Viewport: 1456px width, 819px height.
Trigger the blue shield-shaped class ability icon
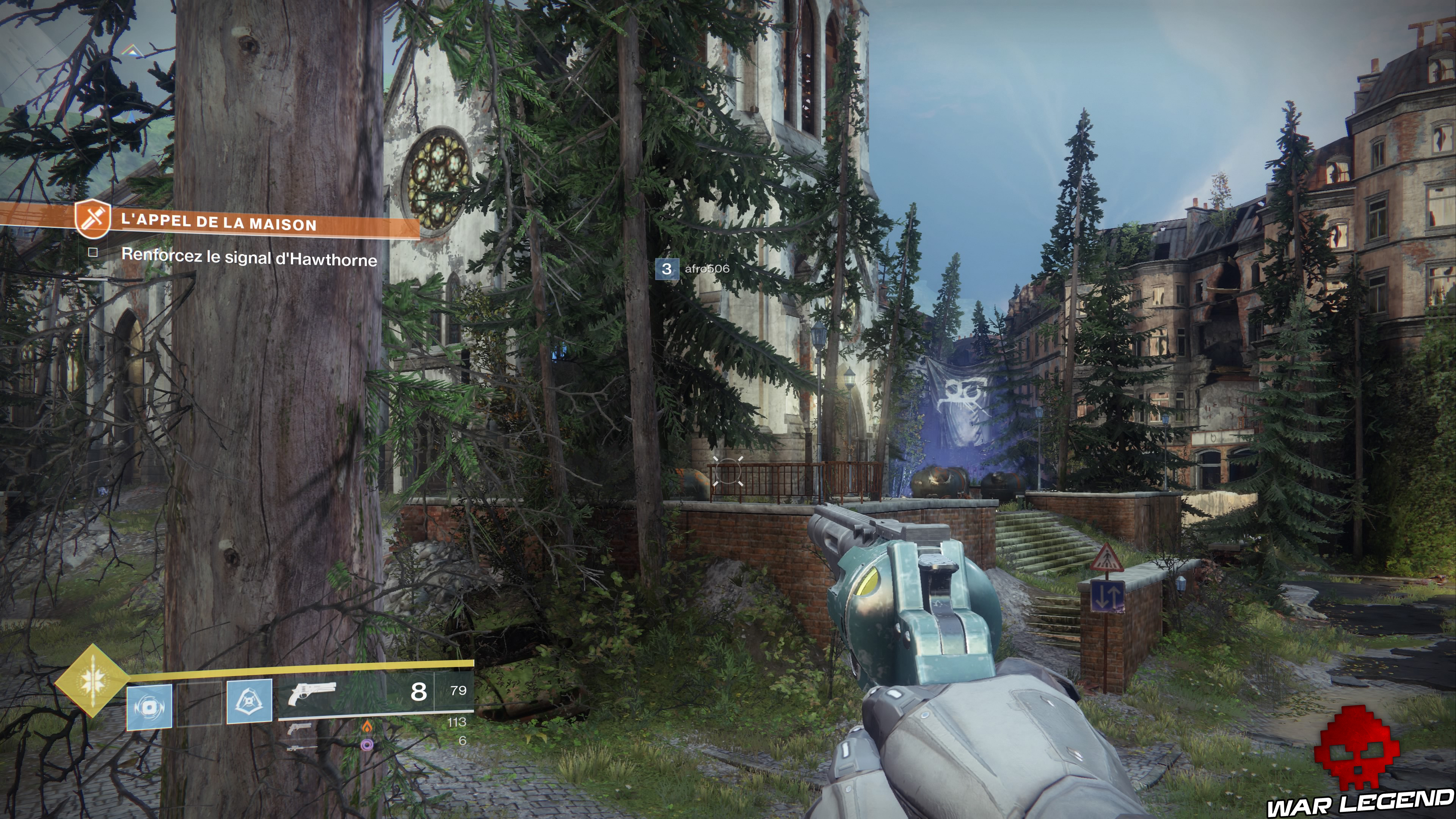[x=249, y=701]
